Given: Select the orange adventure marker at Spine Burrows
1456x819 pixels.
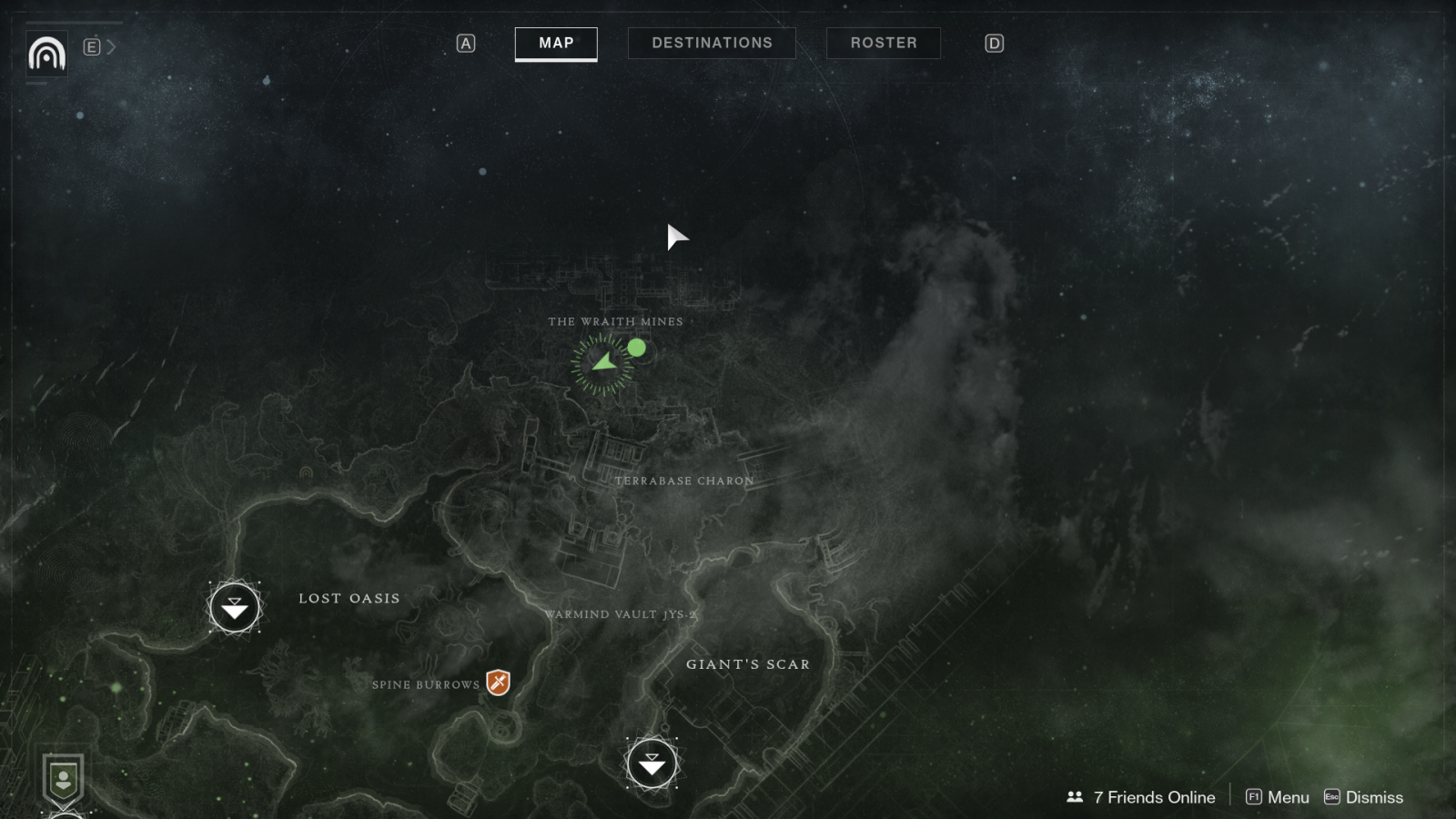Looking at the screenshot, I should tap(498, 682).
